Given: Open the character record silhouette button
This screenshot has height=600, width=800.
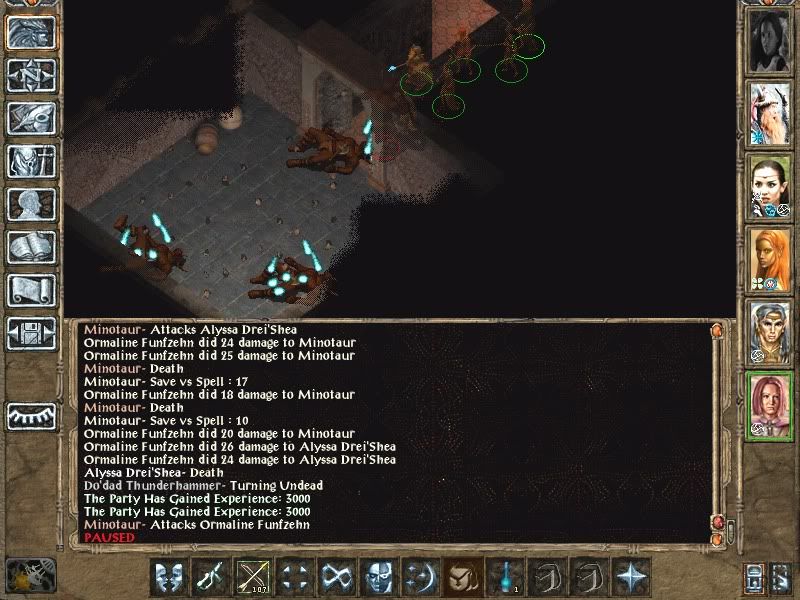Looking at the screenshot, I should pos(31,204).
